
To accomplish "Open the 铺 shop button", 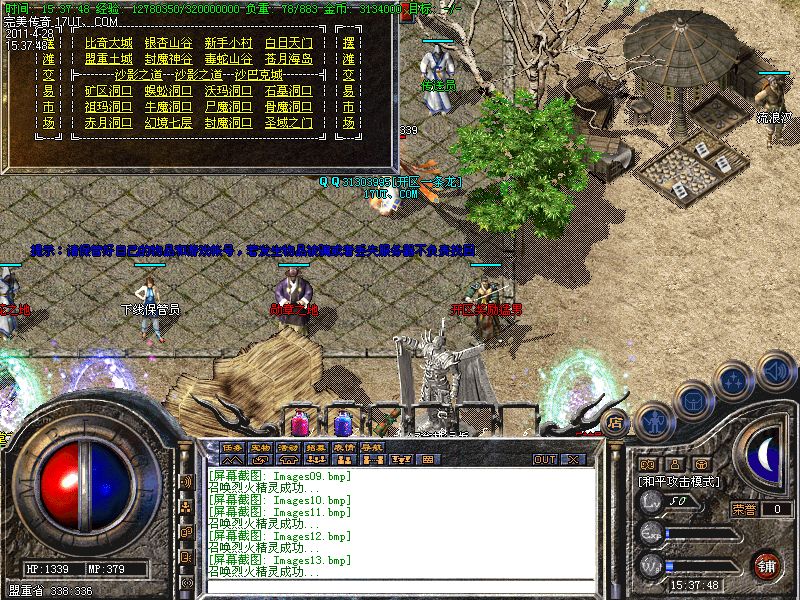I will [x=765, y=565].
